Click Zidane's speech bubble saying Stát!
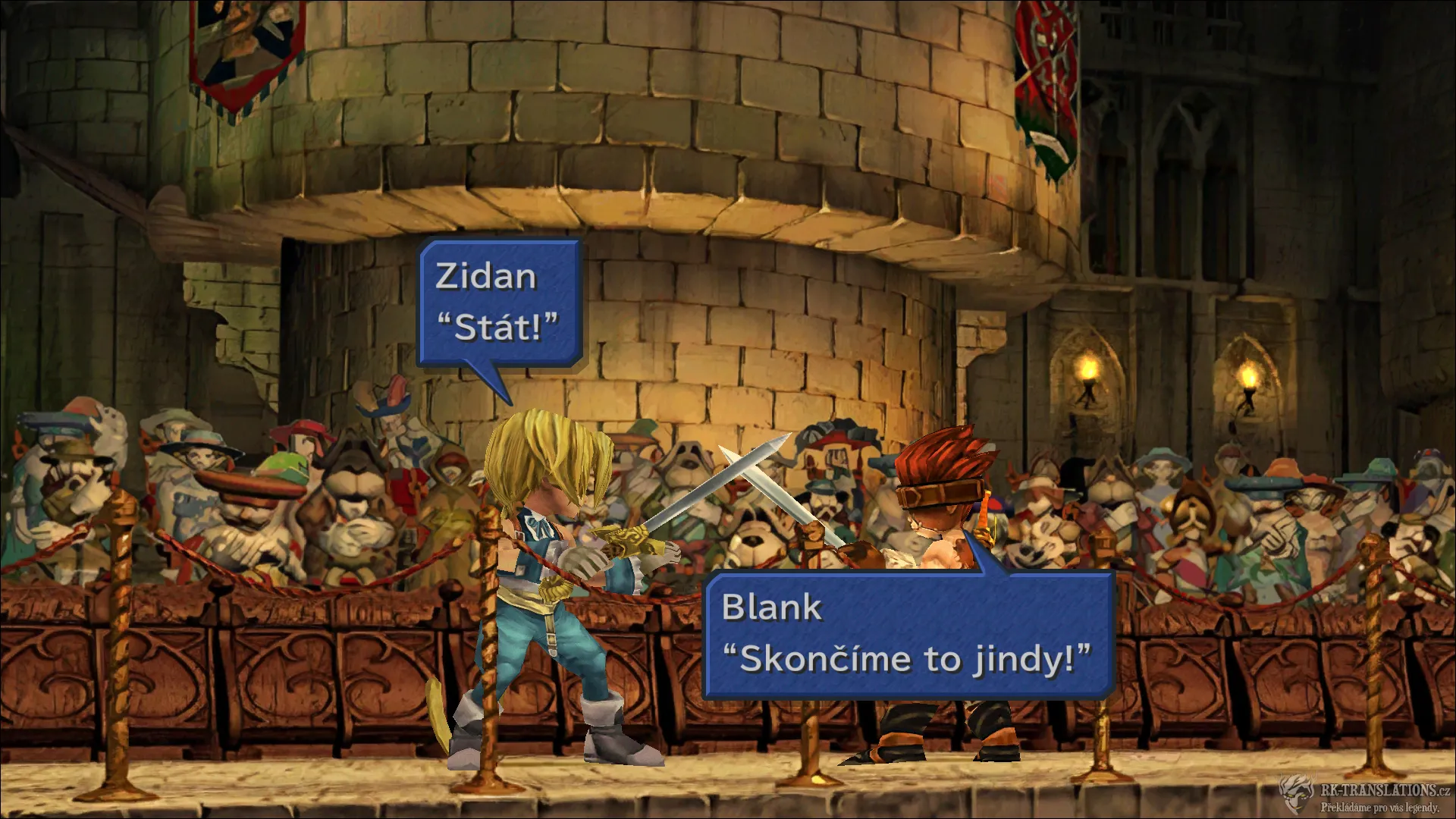The width and height of the screenshot is (1456, 819). (x=500, y=303)
